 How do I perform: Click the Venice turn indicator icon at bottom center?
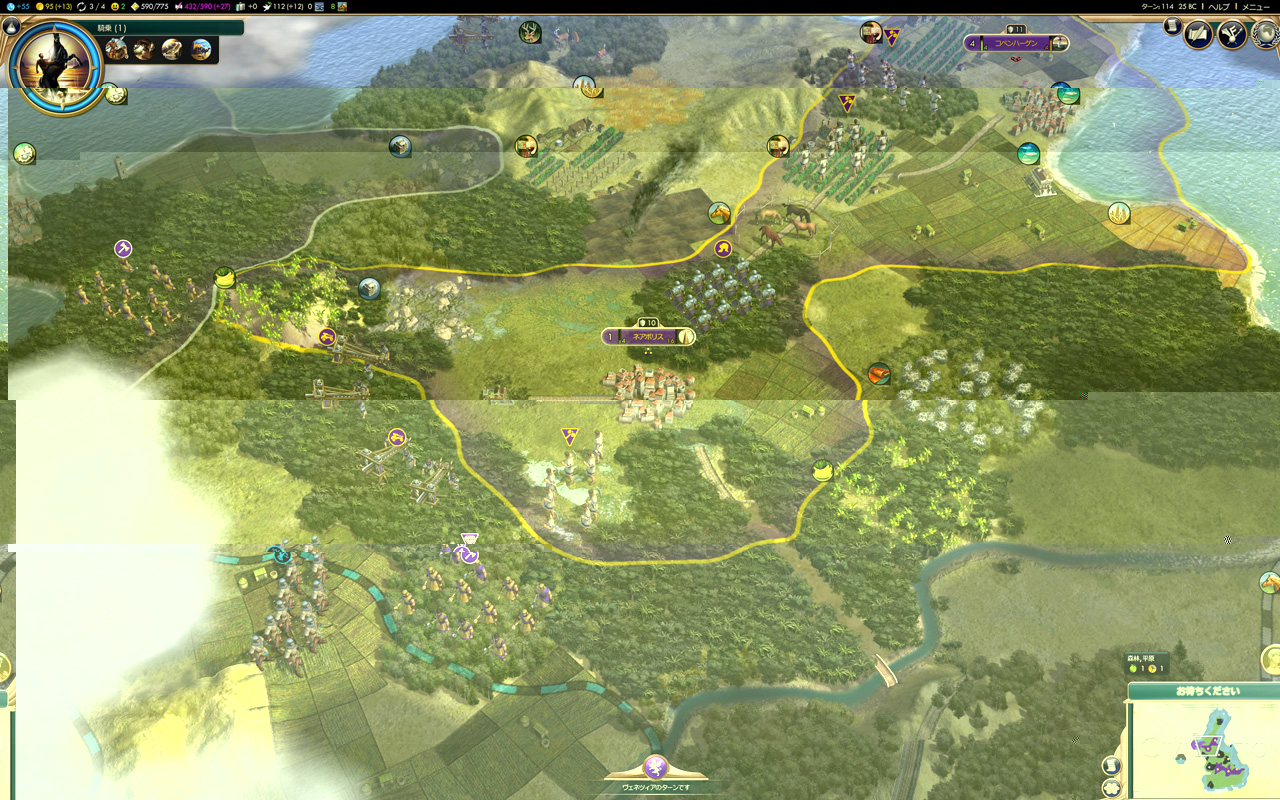(x=656, y=767)
